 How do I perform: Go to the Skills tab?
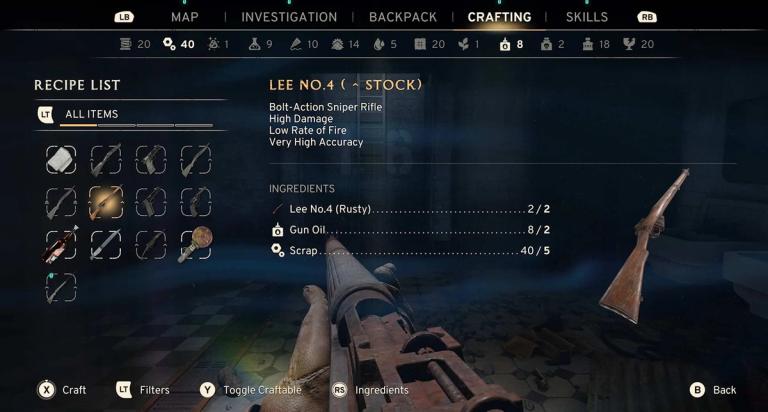(586, 17)
